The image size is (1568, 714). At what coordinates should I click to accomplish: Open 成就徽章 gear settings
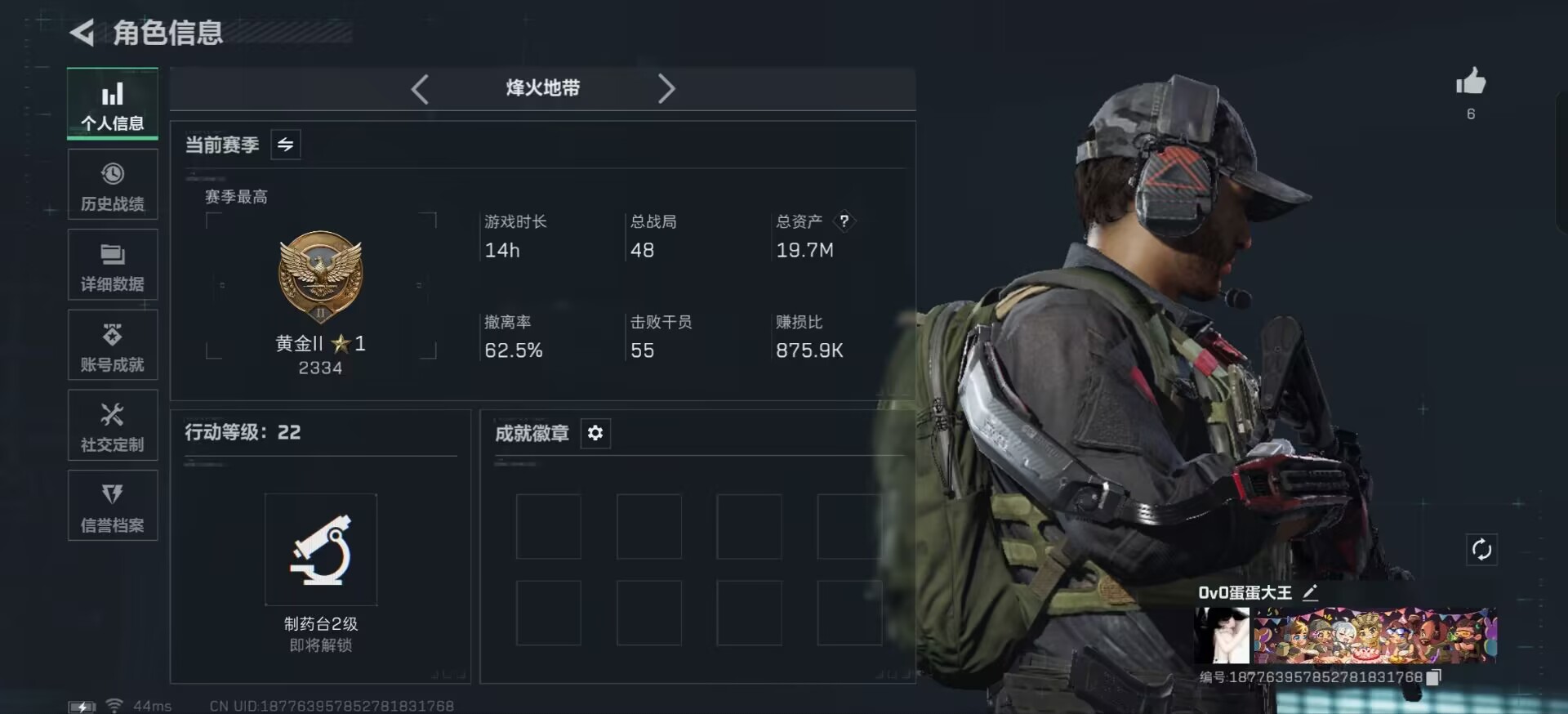595,433
